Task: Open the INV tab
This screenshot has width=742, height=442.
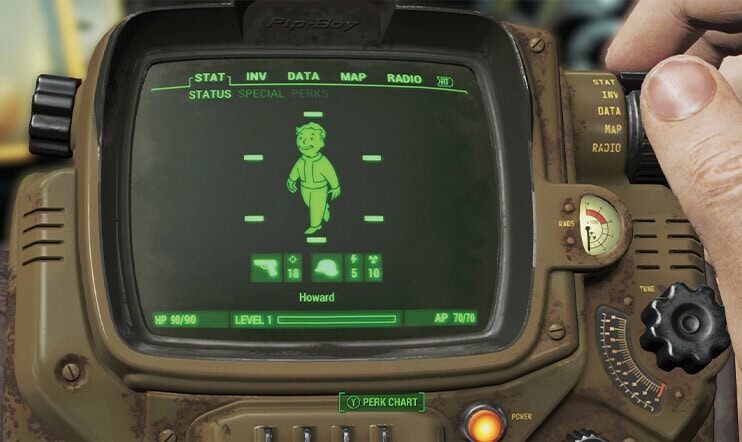Action: pyautogui.click(x=256, y=77)
